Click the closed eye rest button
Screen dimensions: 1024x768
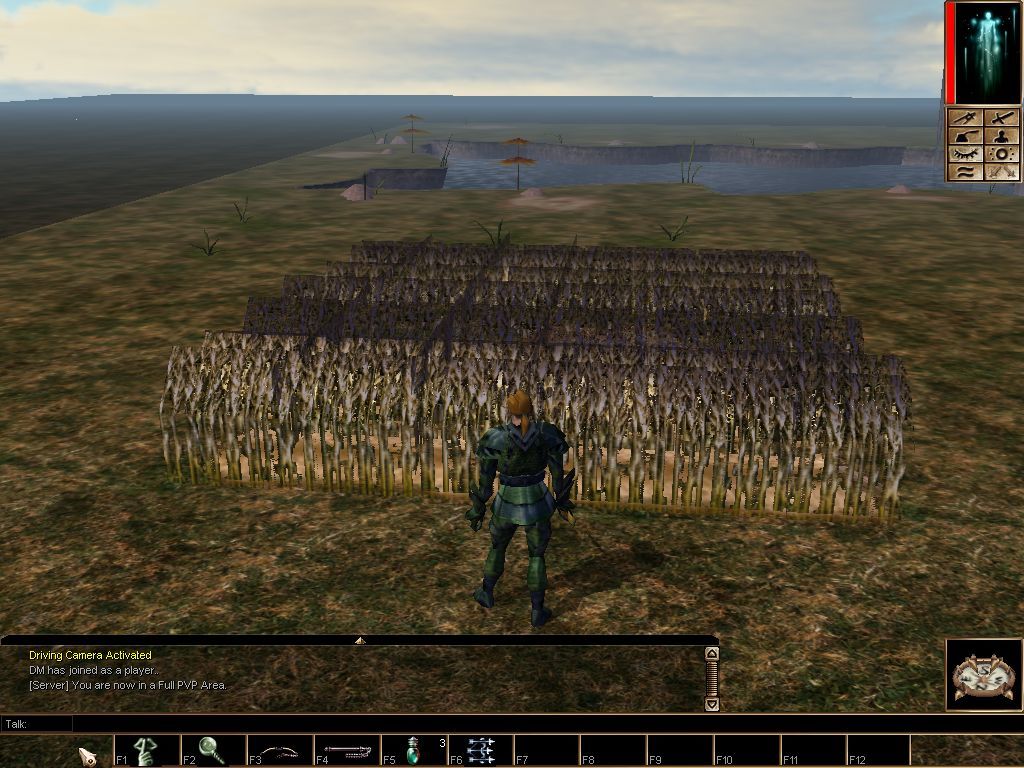[964, 154]
